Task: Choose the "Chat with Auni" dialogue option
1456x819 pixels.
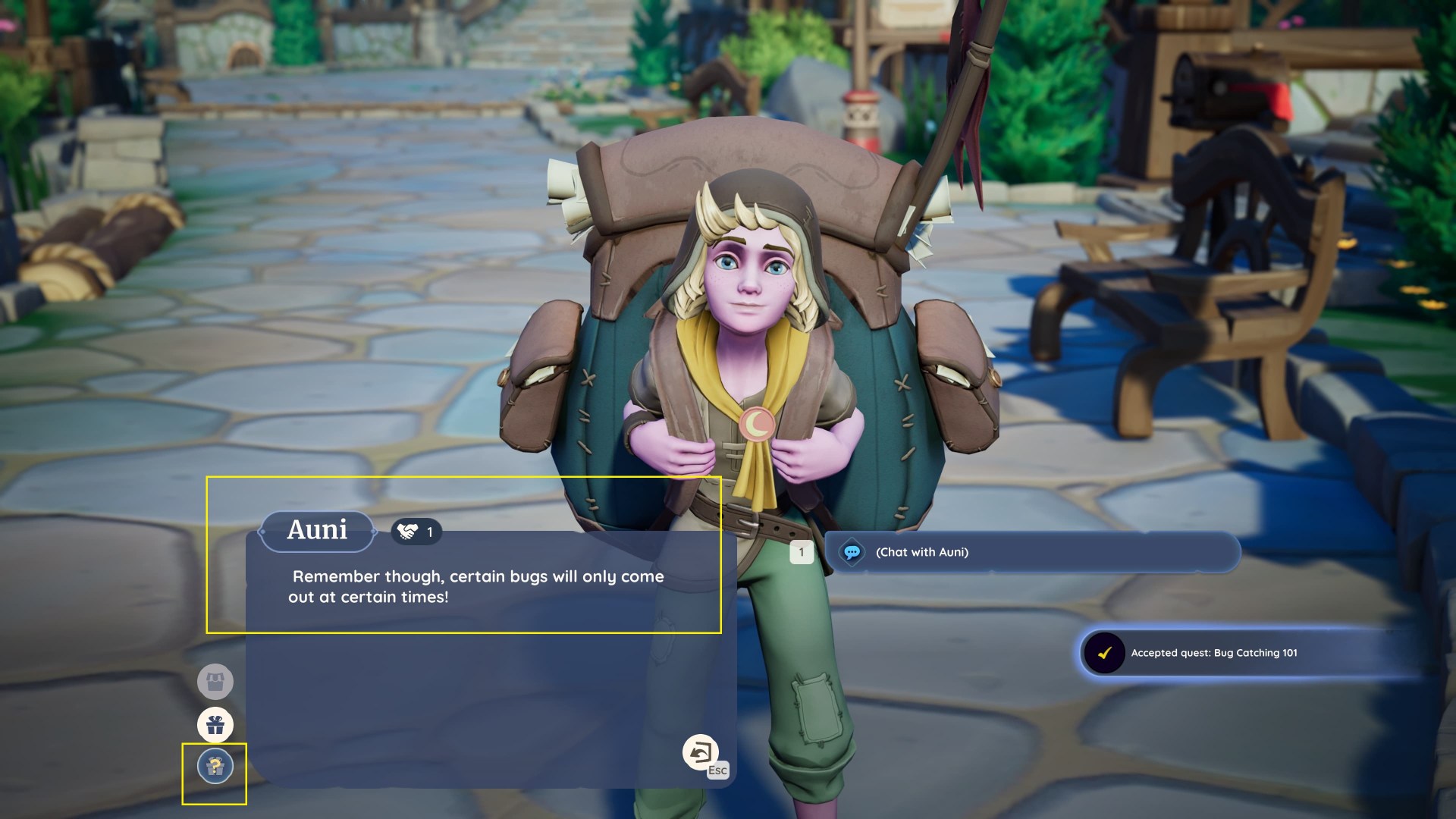Action: pyautogui.click(x=1031, y=552)
